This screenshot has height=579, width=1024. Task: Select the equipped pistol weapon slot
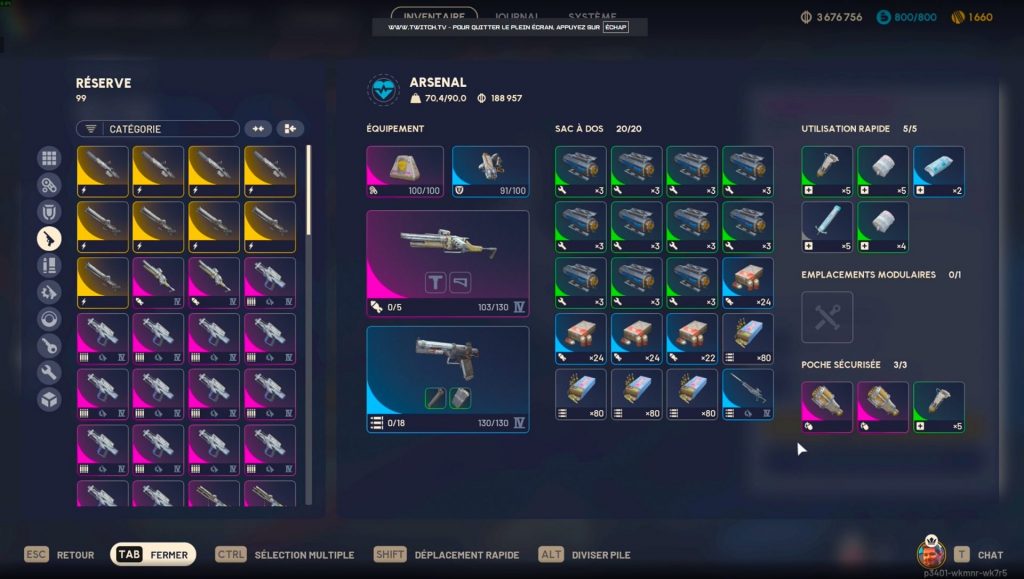point(447,378)
